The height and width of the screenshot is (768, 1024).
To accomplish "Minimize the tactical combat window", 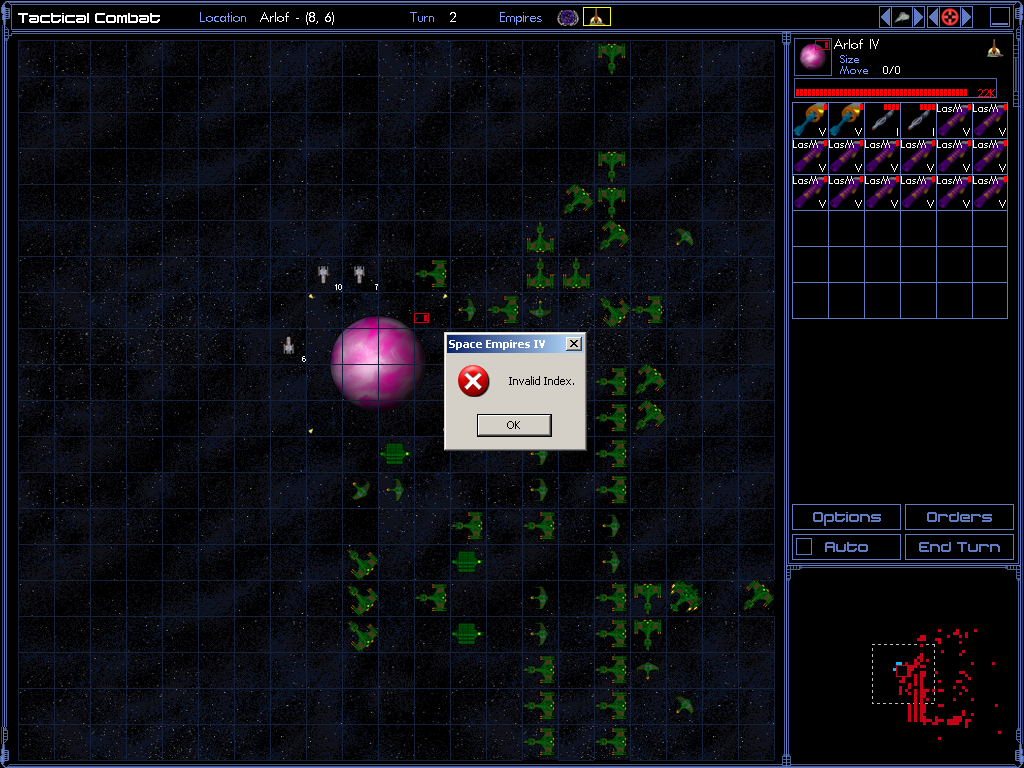I will click(1000, 17).
